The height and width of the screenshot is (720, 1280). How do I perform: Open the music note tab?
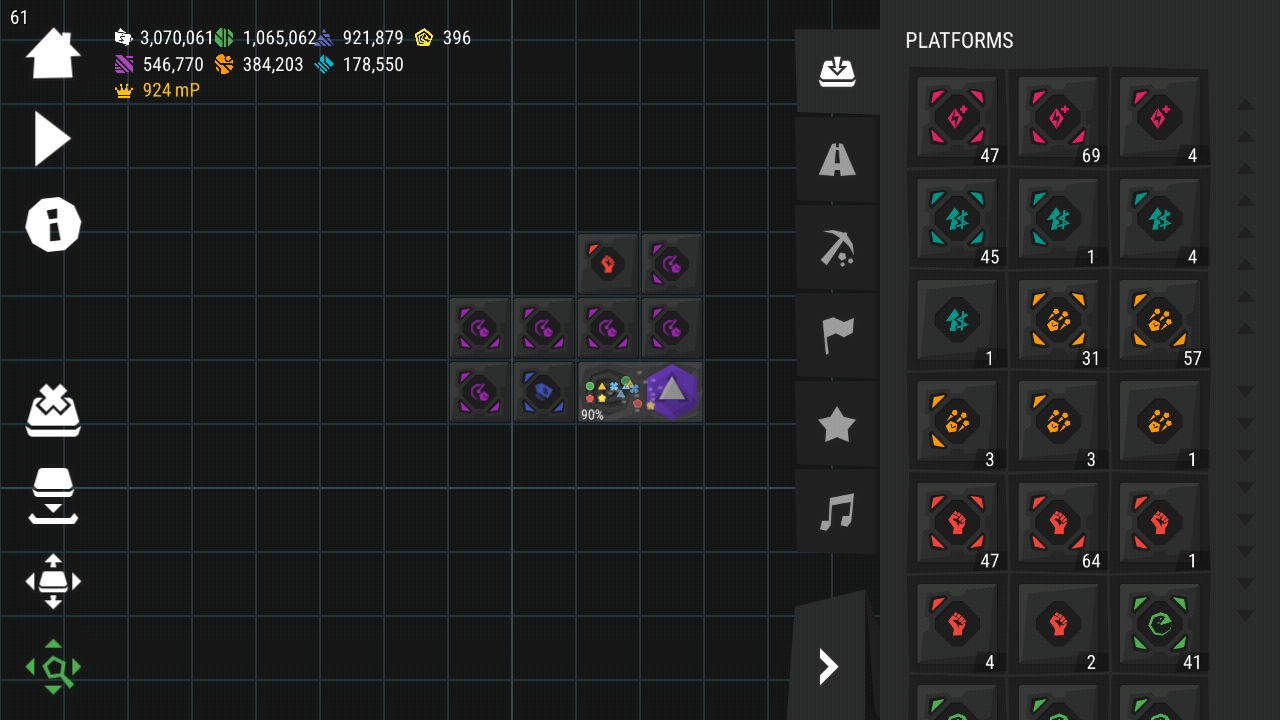pyautogui.click(x=837, y=513)
